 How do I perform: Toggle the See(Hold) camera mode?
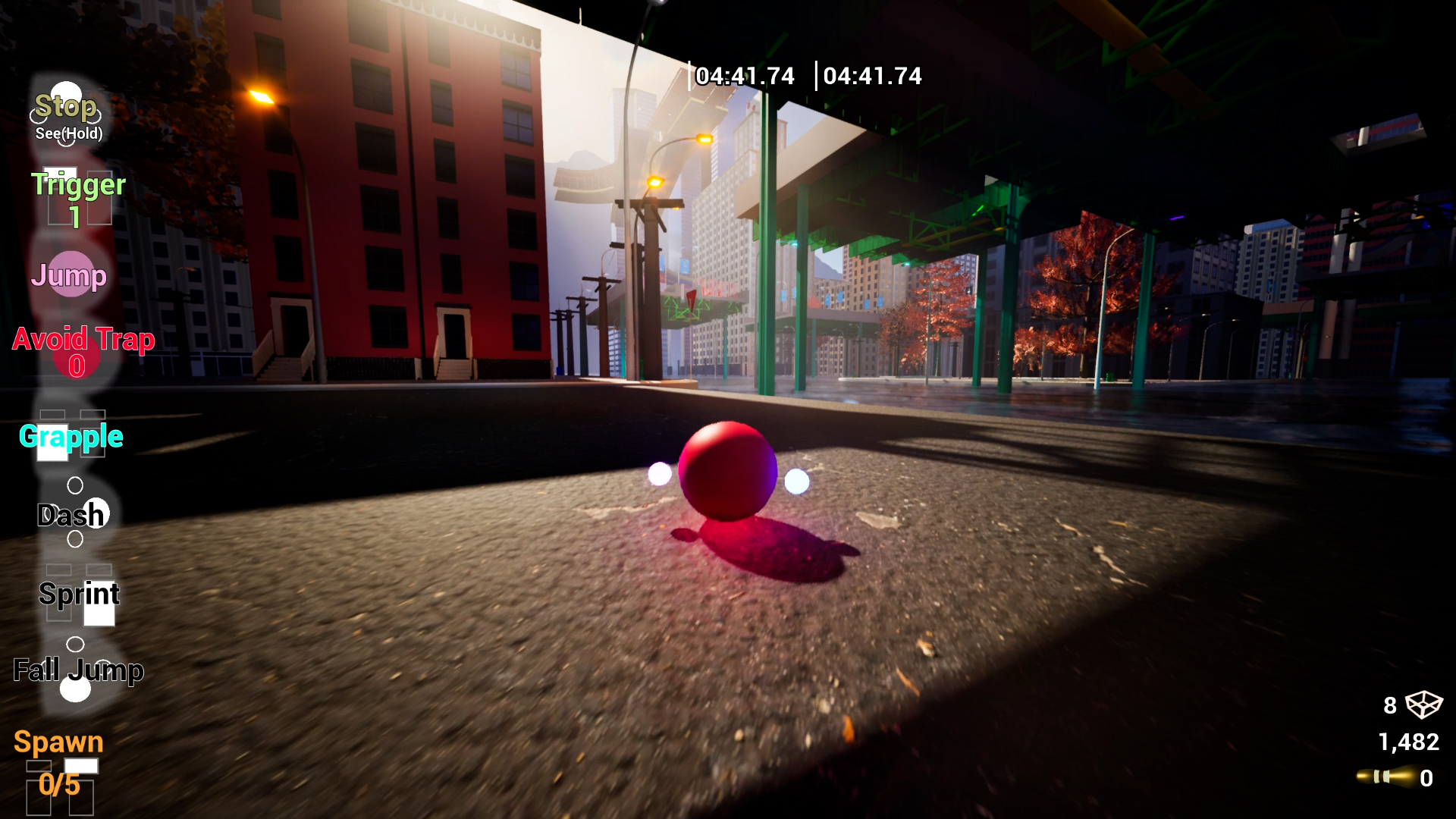[68, 136]
